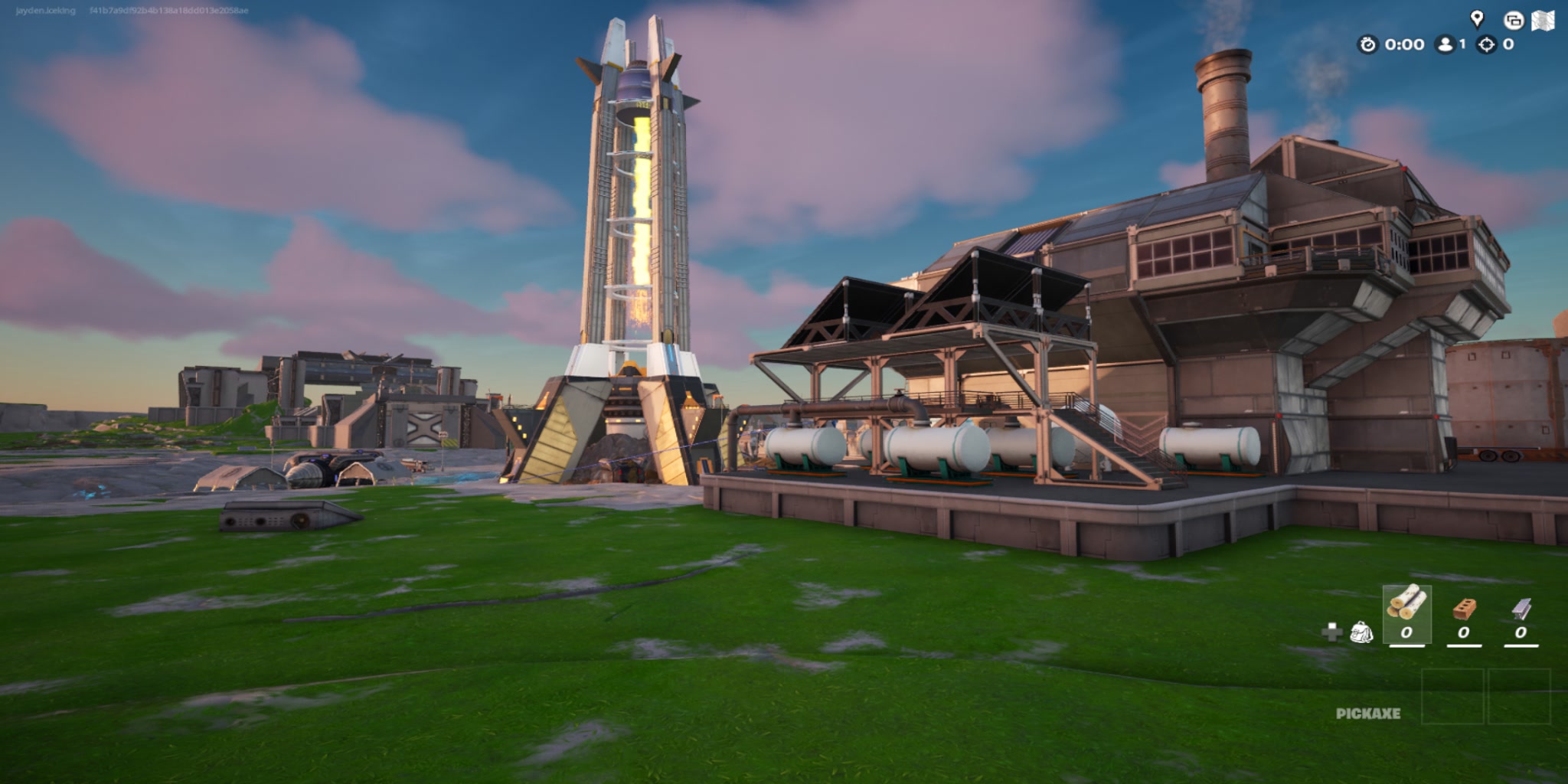Screen dimensions: 1568x784
Task: Open the minimap by clicking the map icon
Action: coord(1543,21)
